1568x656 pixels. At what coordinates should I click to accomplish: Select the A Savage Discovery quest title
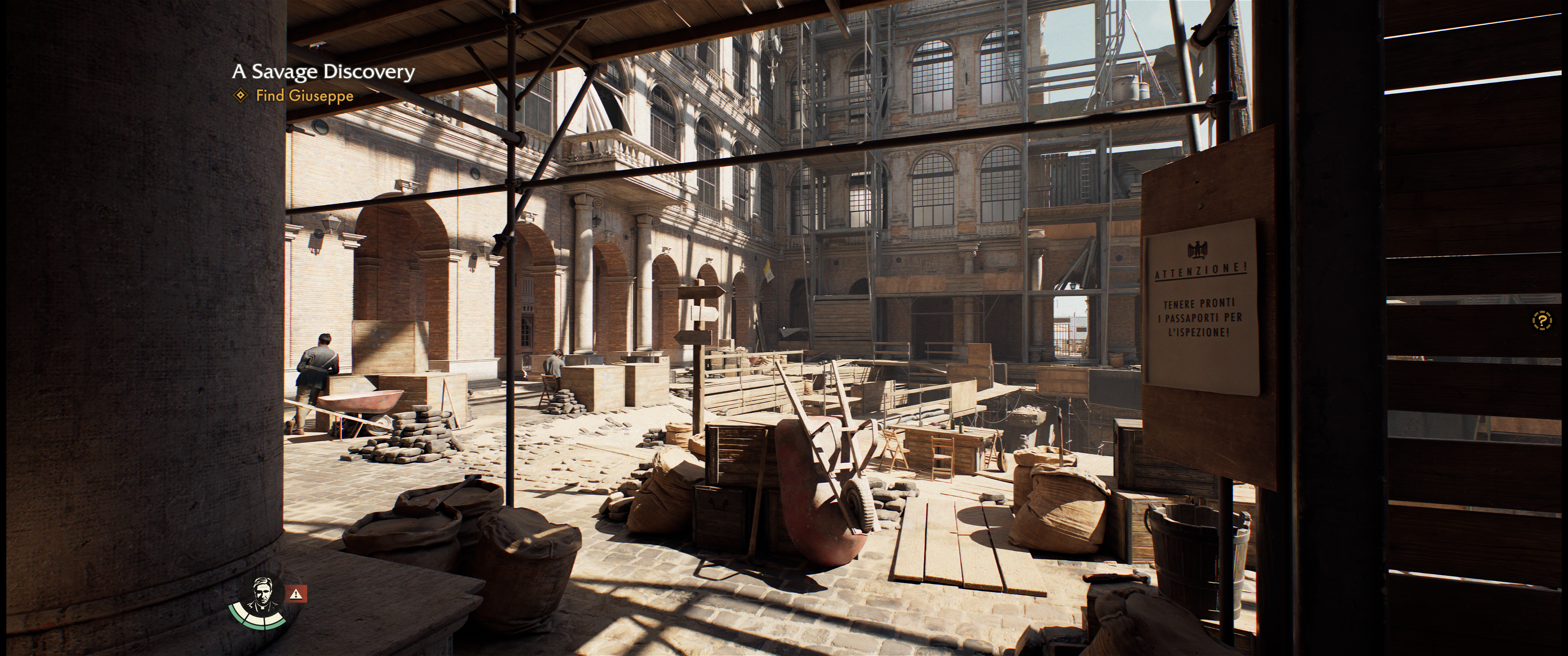323,72
